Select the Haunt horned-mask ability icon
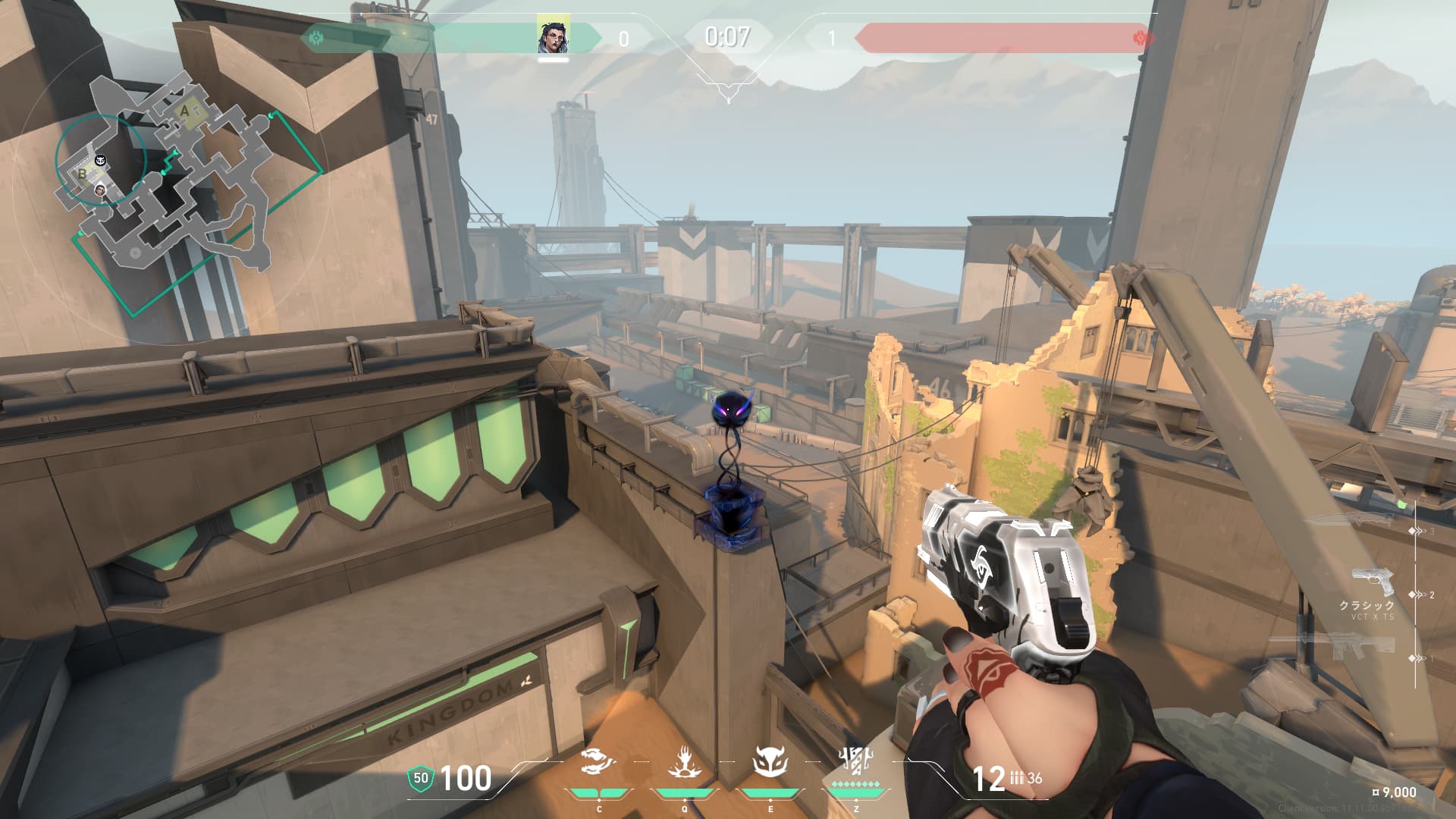 pyautogui.click(x=770, y=761)
